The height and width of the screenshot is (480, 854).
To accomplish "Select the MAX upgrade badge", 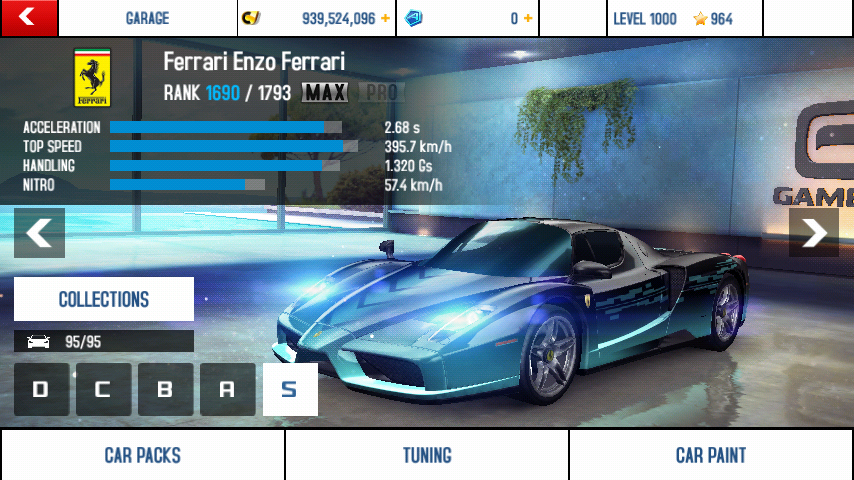I will (325, 93).
